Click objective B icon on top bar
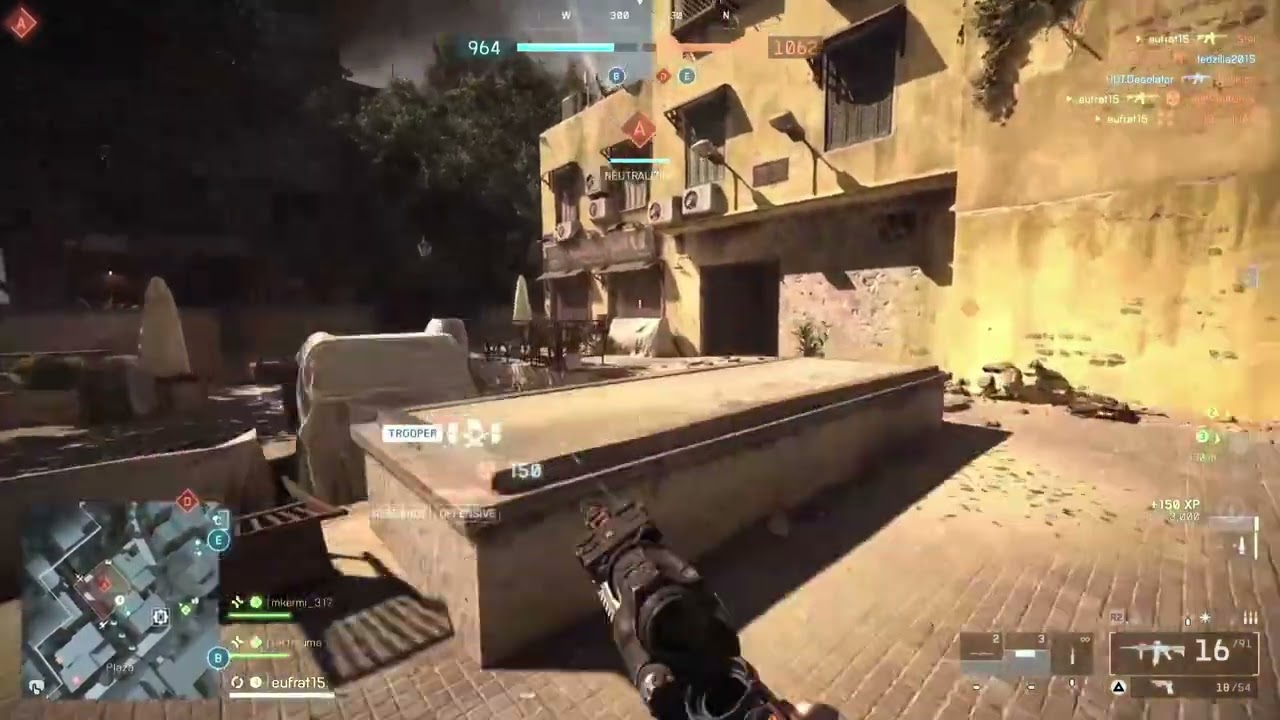This screenshot has width=1280, height=720. (x=617, y=76)
